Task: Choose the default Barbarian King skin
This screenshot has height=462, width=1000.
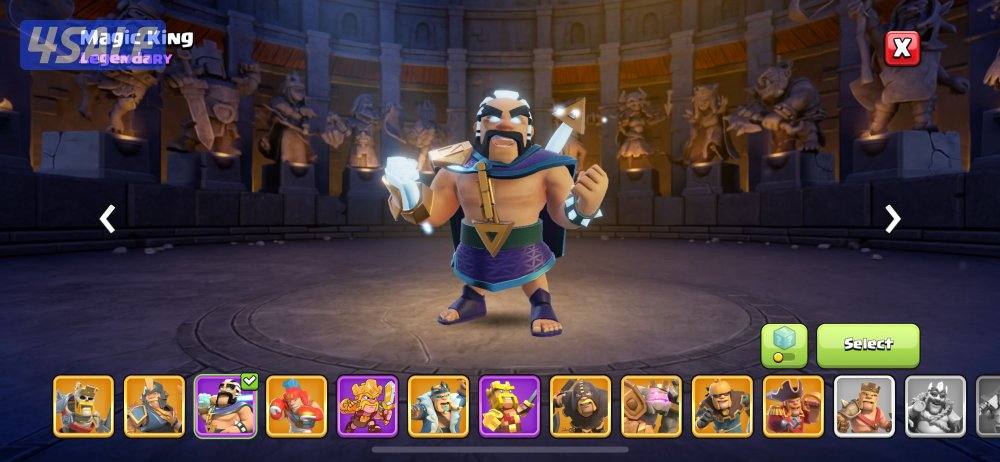Action: point(864,406)
